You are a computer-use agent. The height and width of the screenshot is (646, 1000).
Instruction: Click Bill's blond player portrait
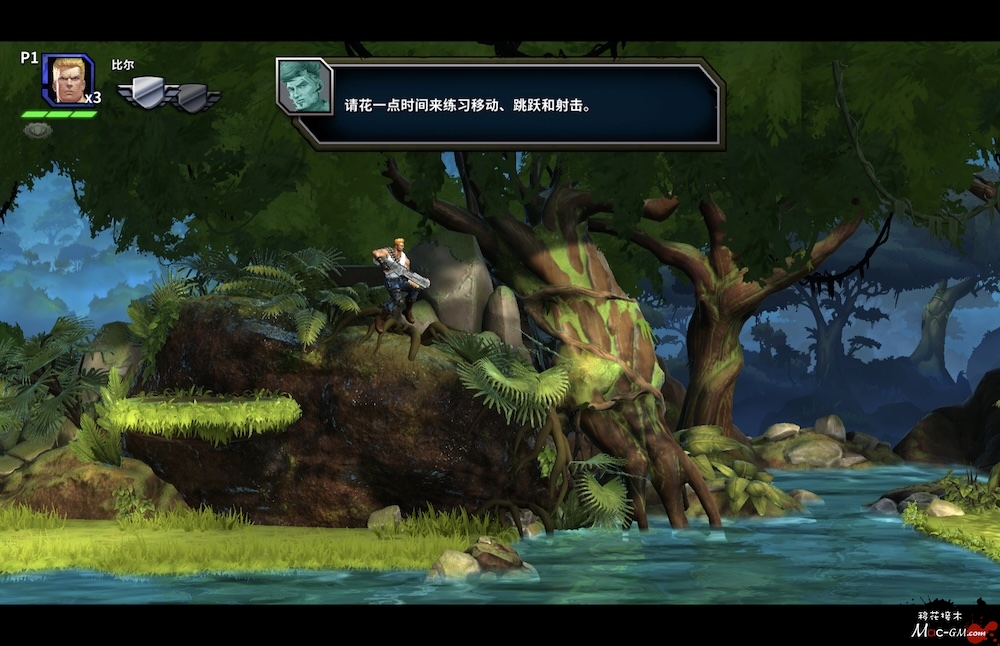pyautogui.click(x=67, y=79)
